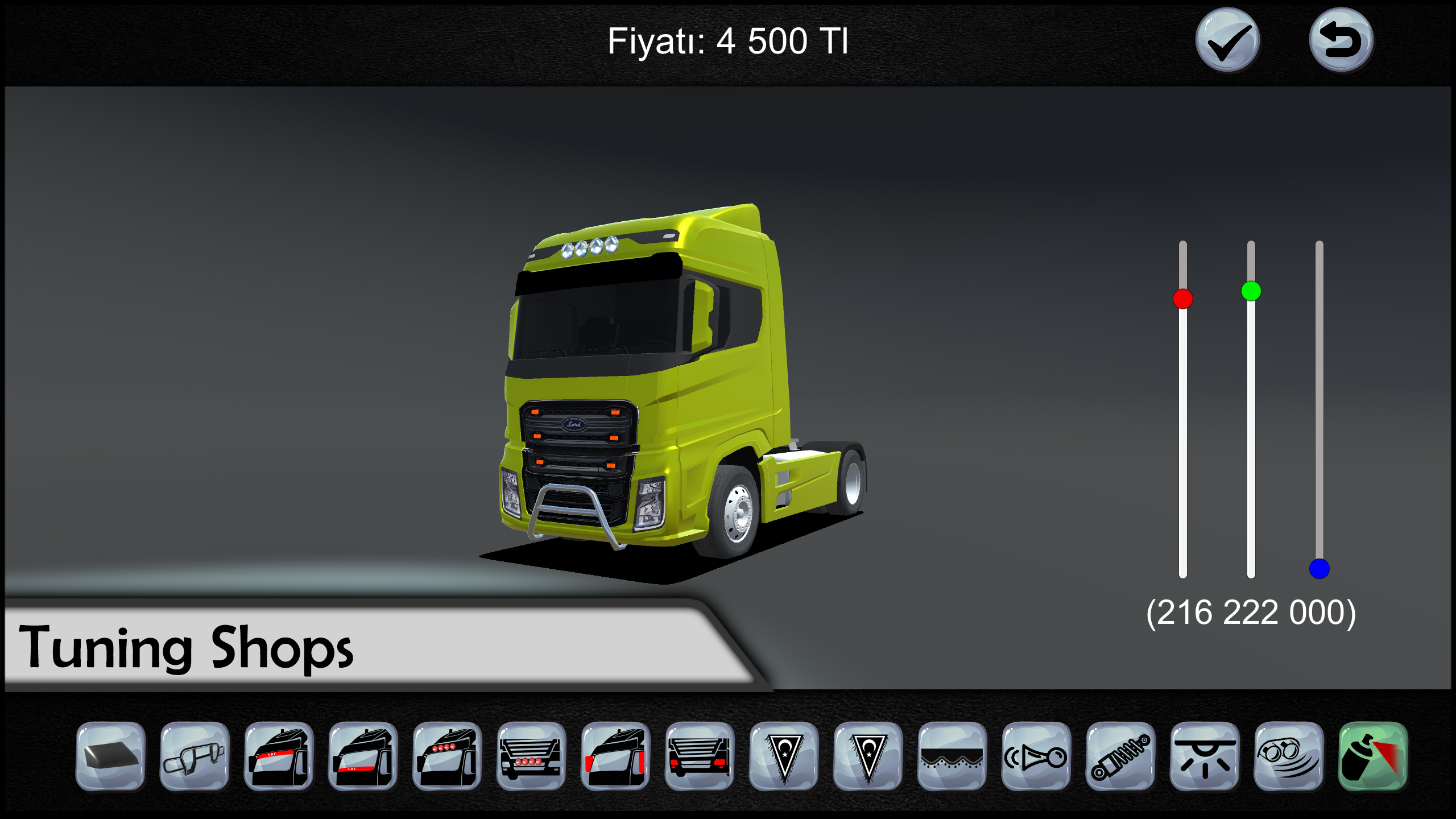Click the blue color slider handle
Screen dimensions: 1456x819
(1319, 568)
